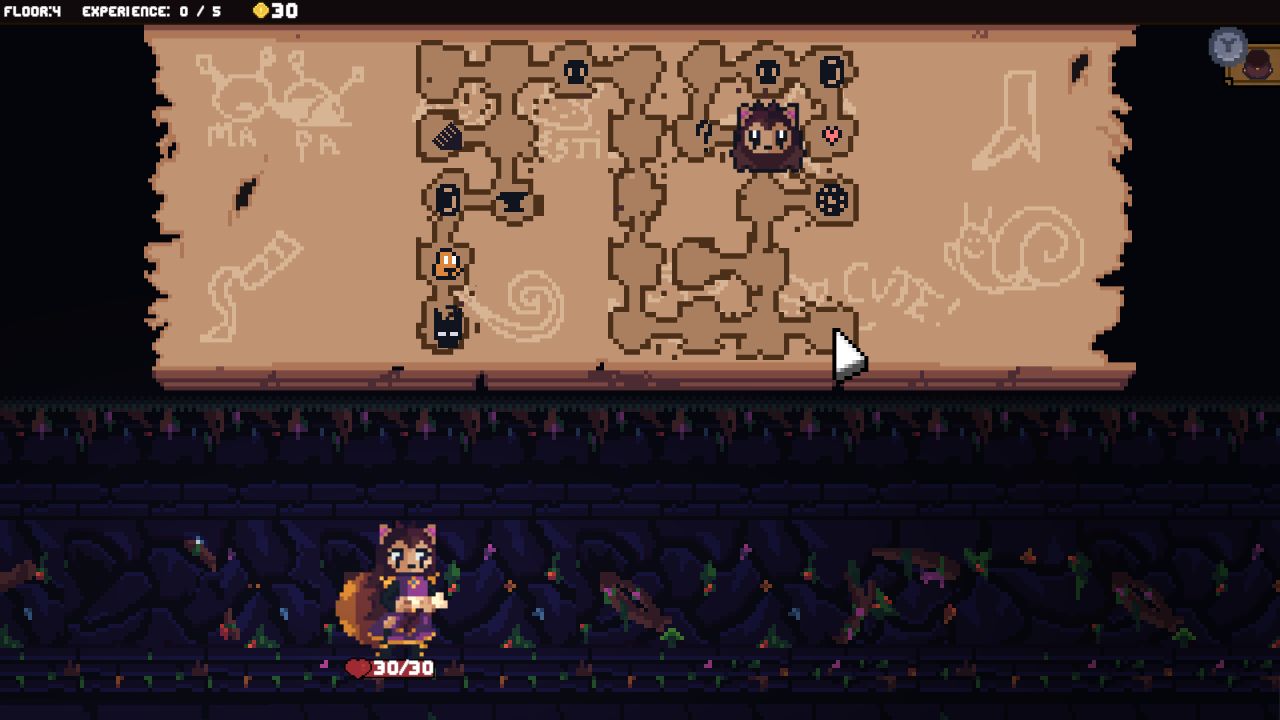Click the brown hat icon in the top-right corner
The image size is (1280, 720).
[1258, 64]
